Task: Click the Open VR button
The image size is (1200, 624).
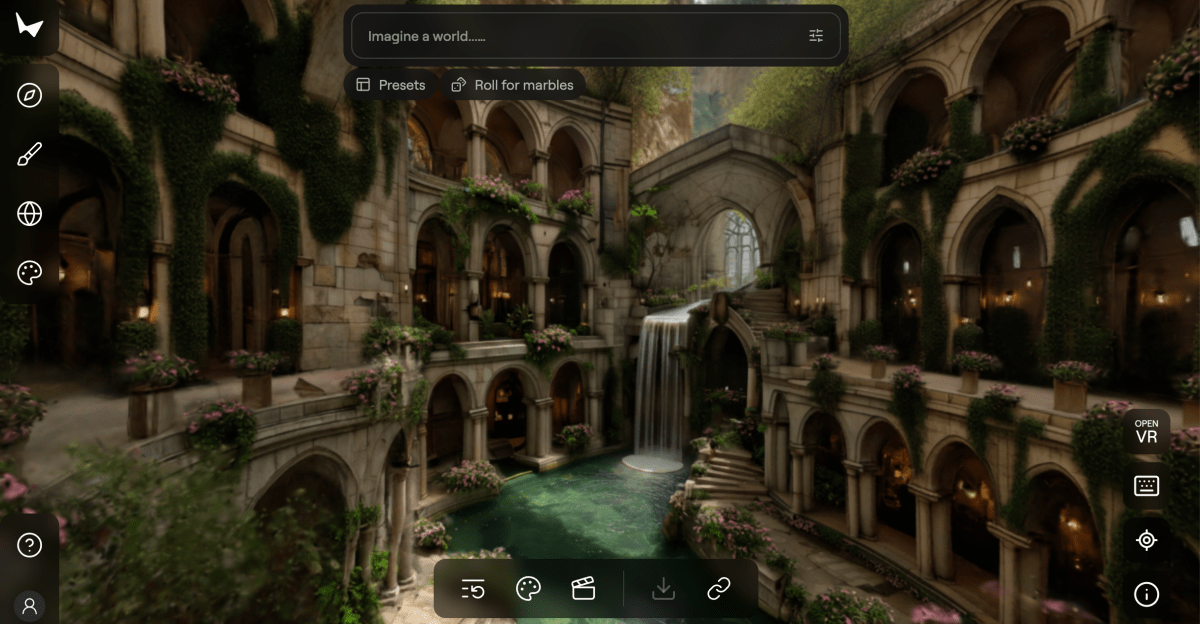Action: 1146,431
